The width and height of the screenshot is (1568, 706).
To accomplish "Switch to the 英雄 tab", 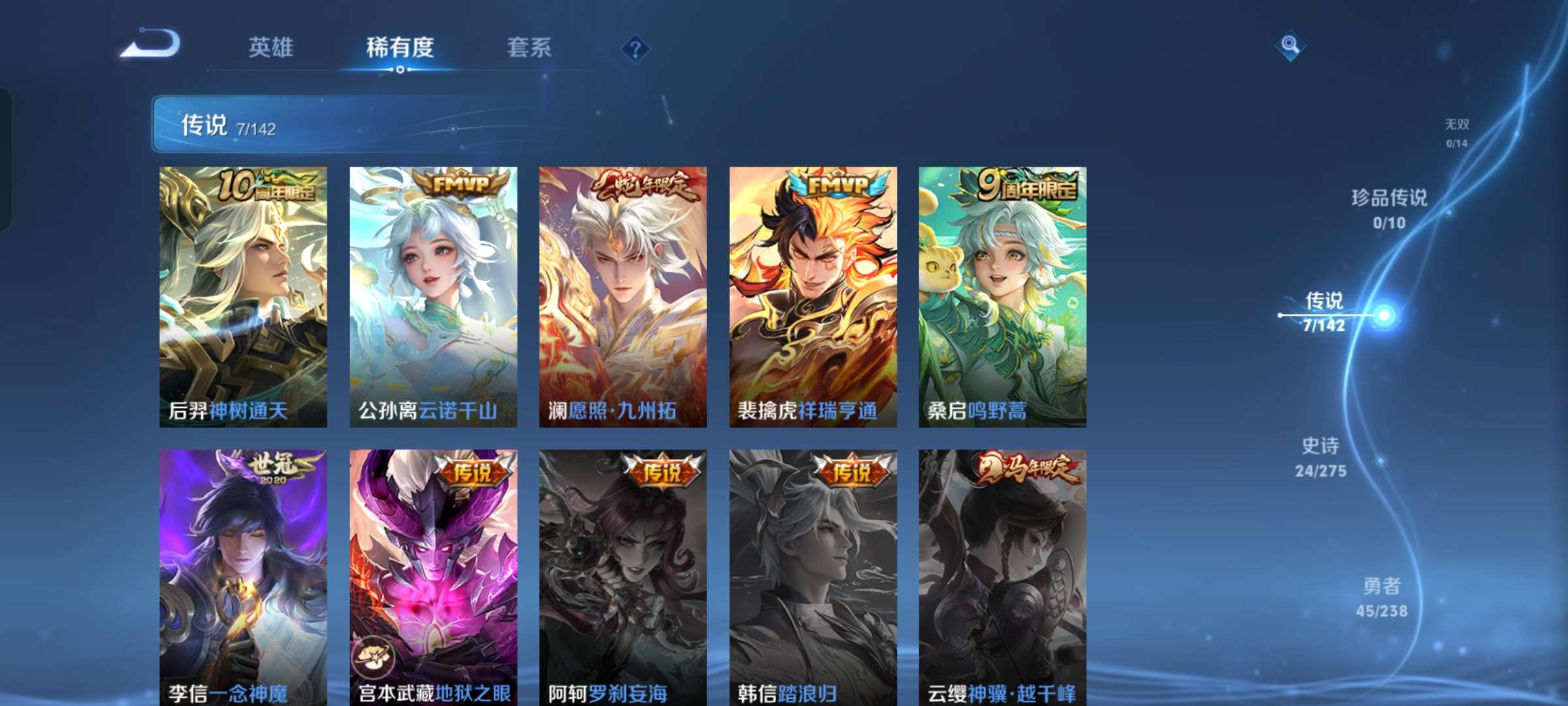I will click(271, 47).
